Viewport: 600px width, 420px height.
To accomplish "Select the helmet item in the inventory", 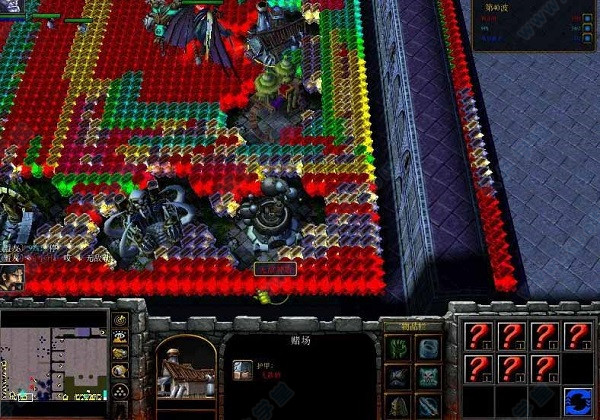I will point(397,405).
